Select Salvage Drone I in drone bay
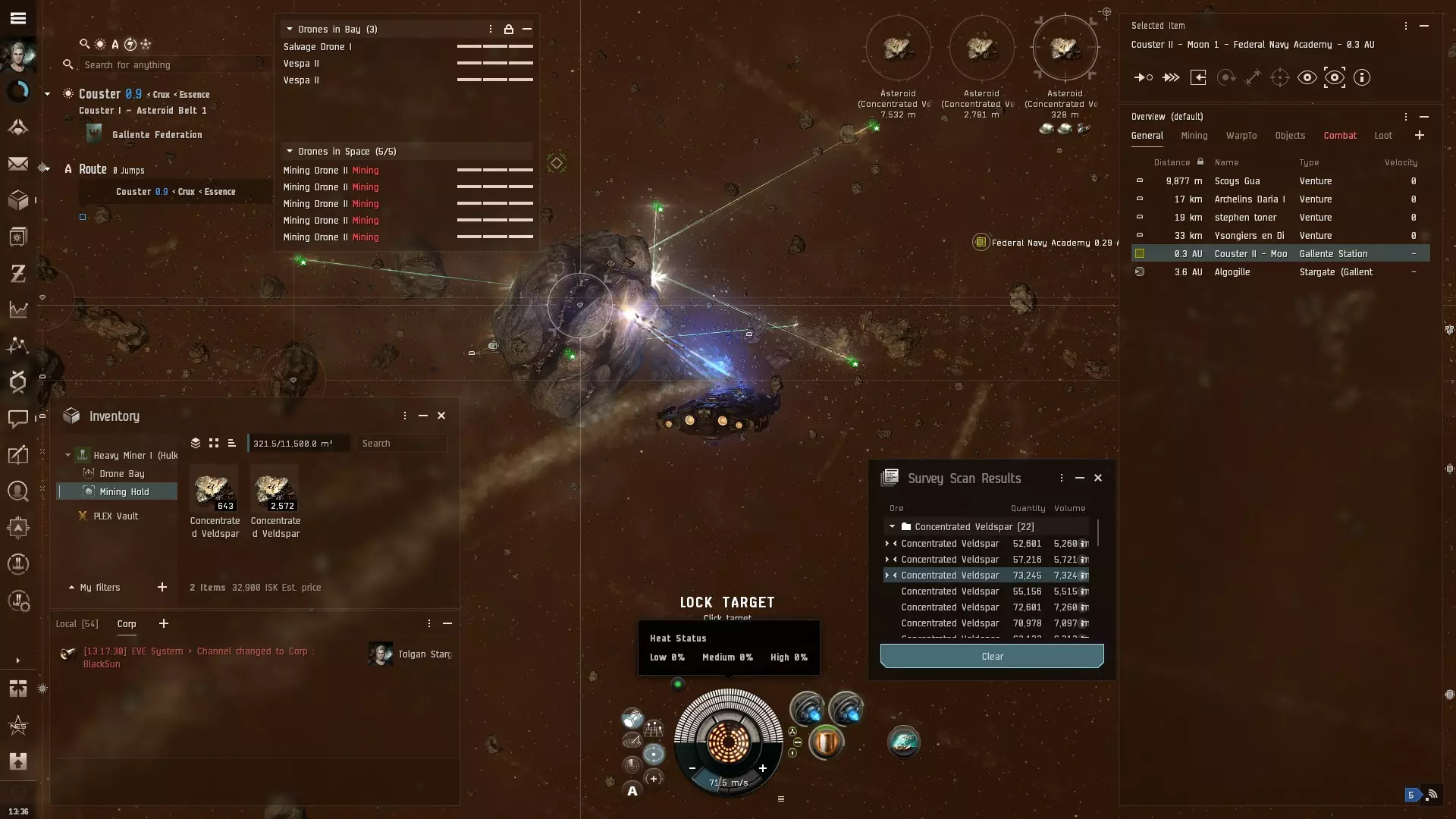Viewport: 1456px width, 819px height. pyautogui.click(x=317, y=47)
